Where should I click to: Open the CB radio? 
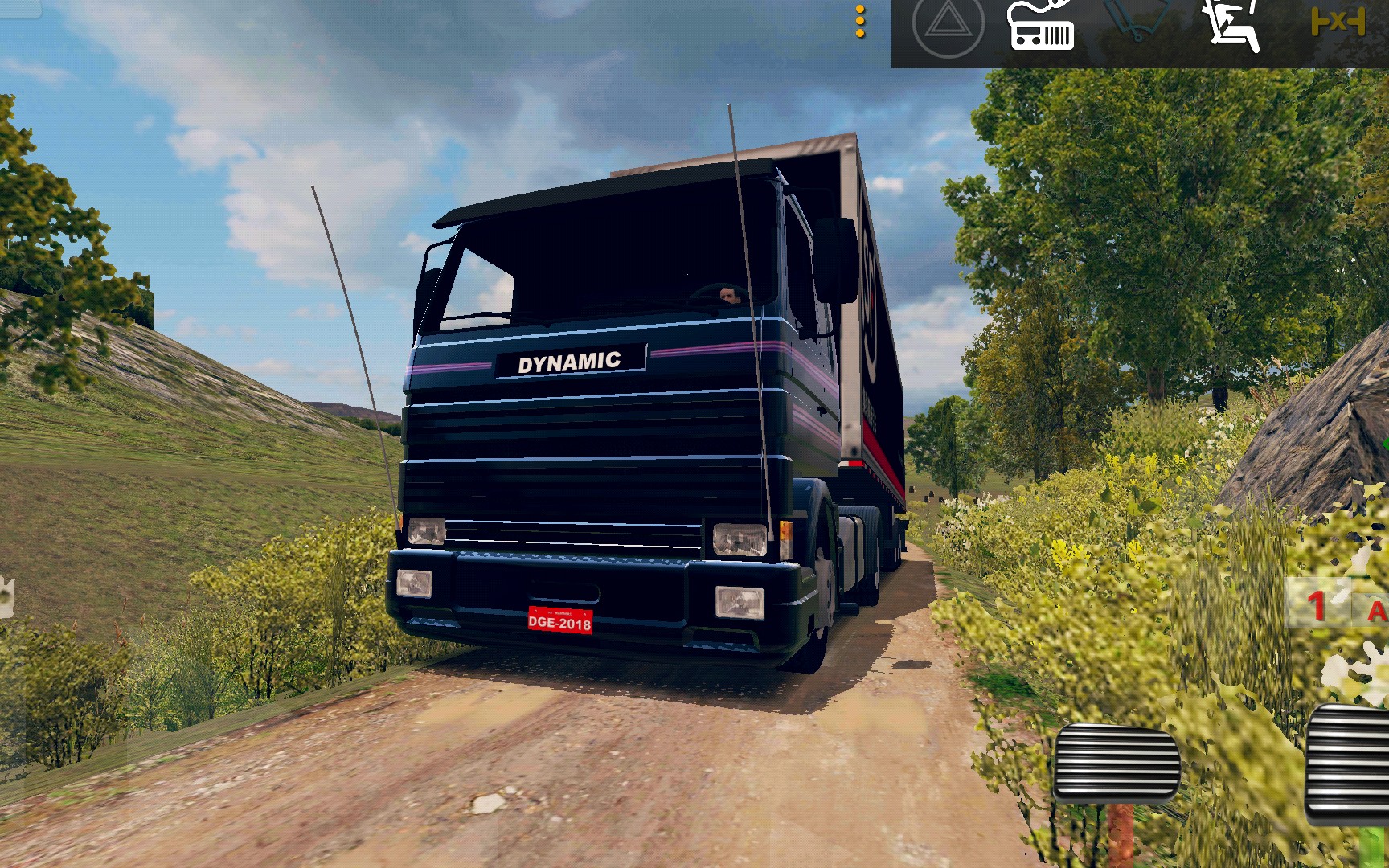click(1042, 27)
